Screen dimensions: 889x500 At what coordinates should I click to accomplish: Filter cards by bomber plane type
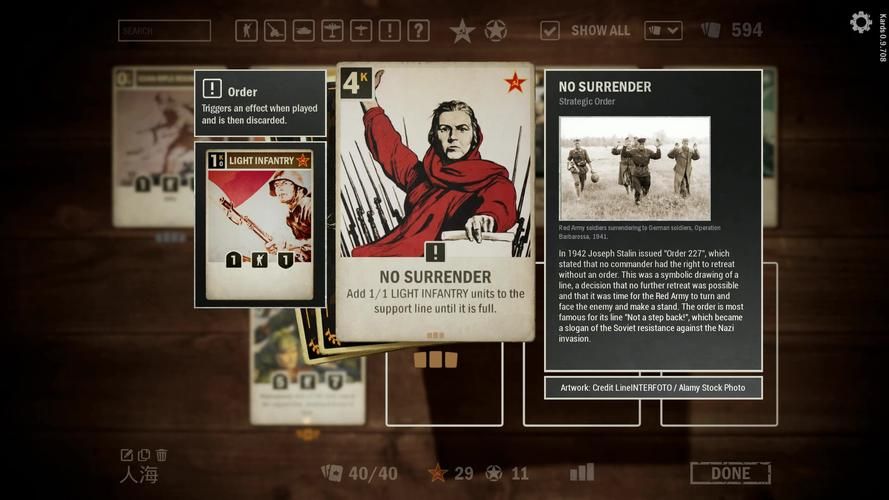361,31
